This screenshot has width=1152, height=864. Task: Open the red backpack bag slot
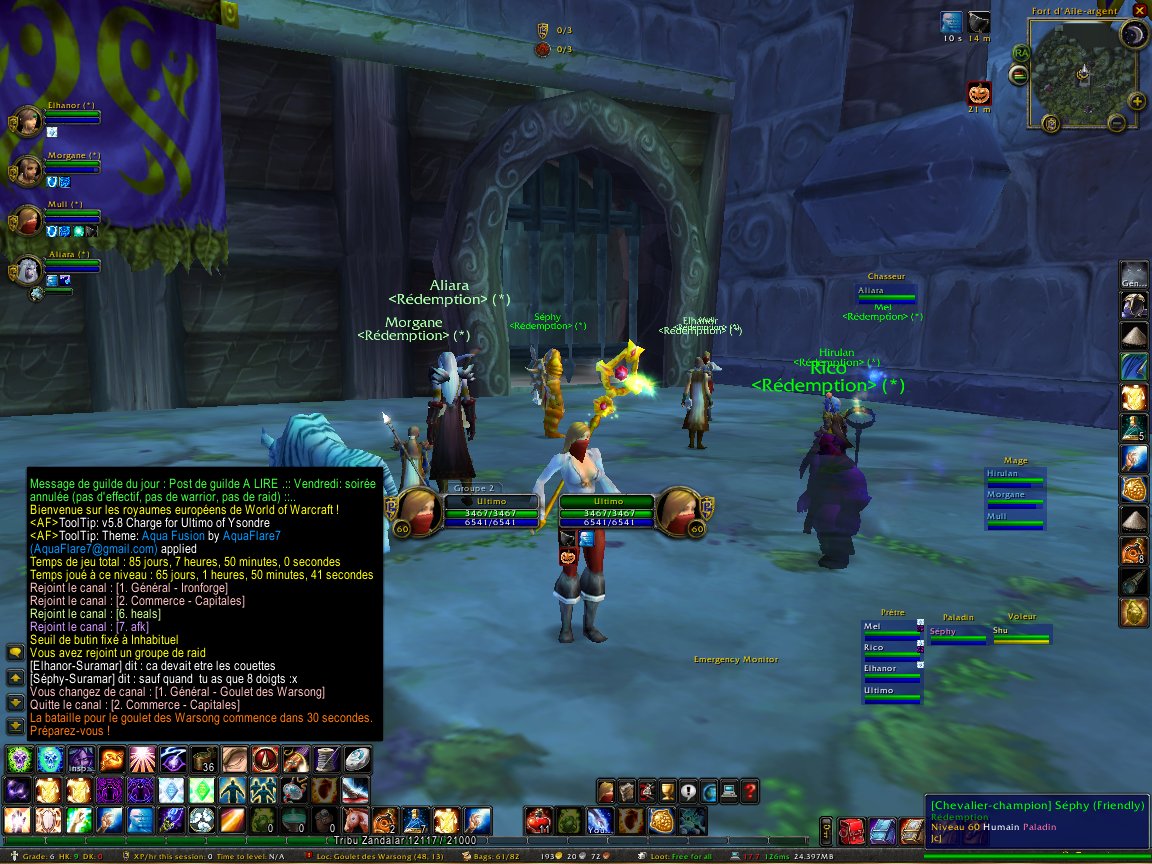pyautogui.click(x=853, y=829)
